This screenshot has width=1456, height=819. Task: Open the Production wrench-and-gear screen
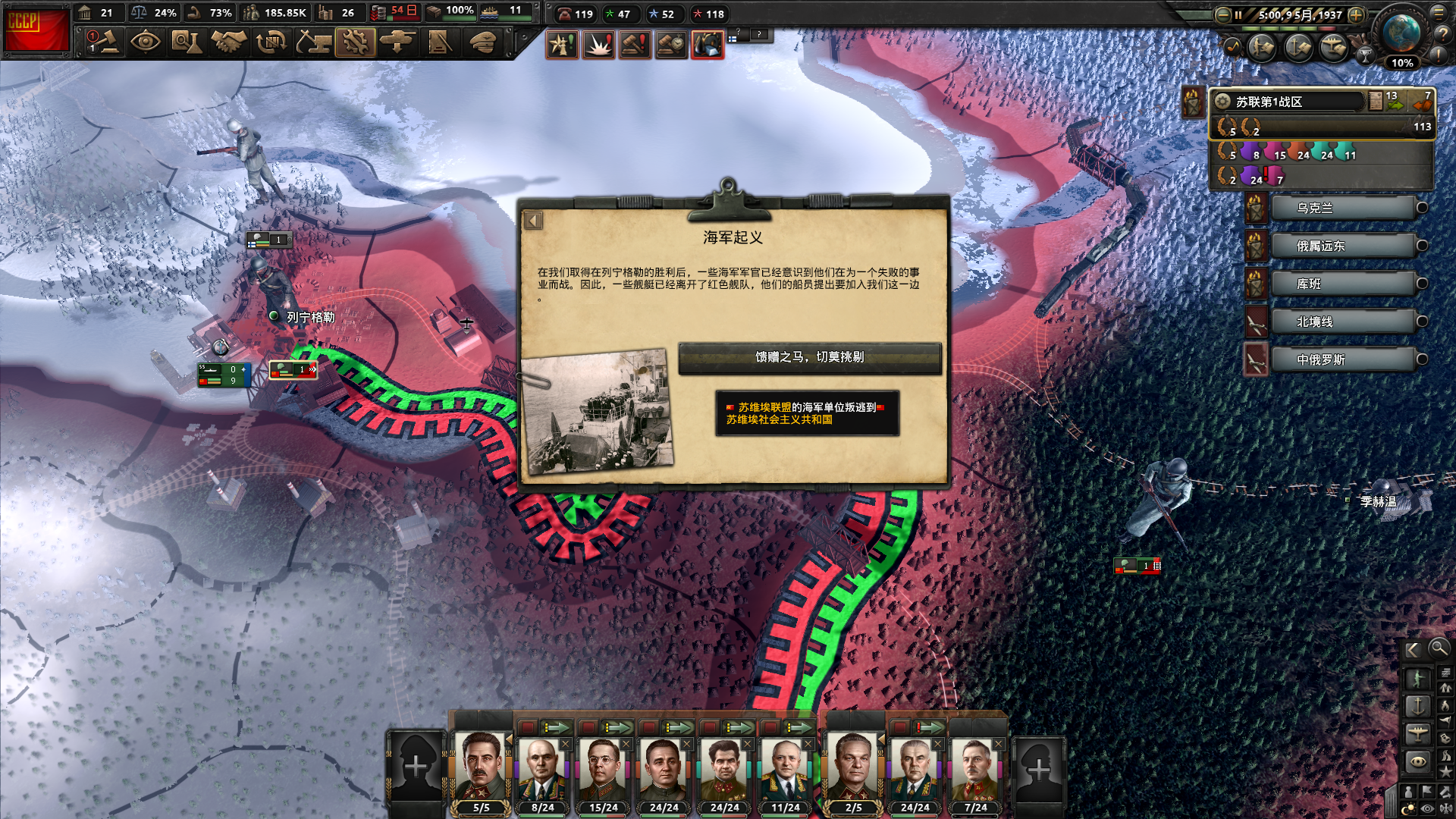[x=355, y=42]
